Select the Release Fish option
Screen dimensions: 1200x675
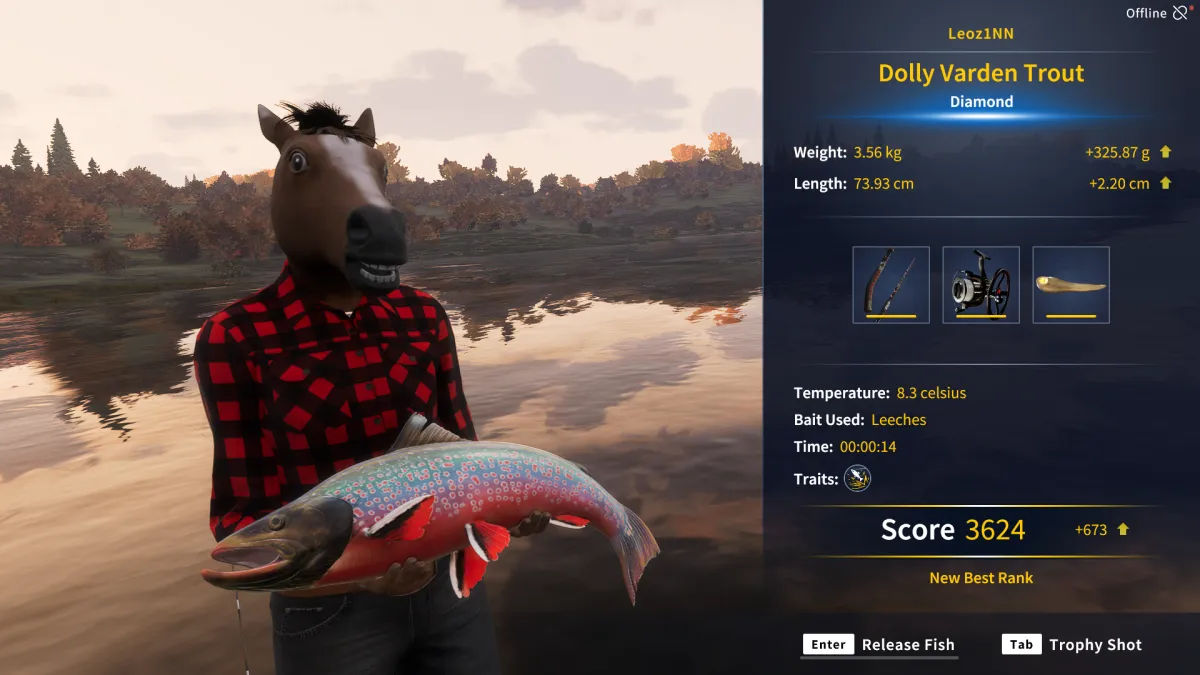pos(880,645)
